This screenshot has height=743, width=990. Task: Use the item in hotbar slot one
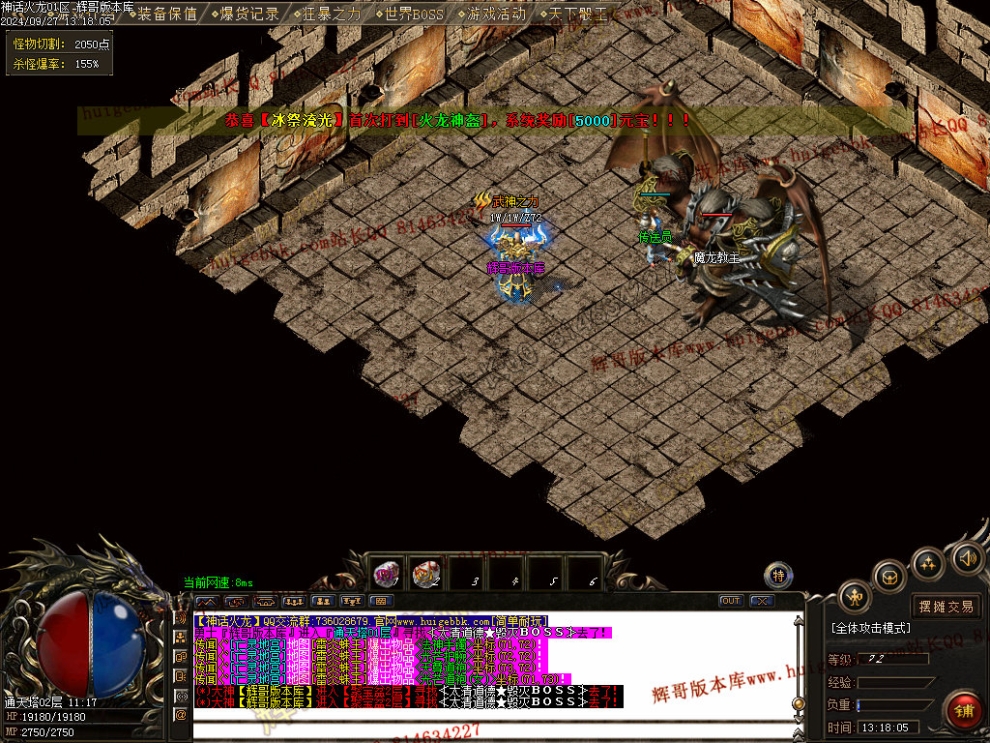pyautogui.click(x=388, y=574)
